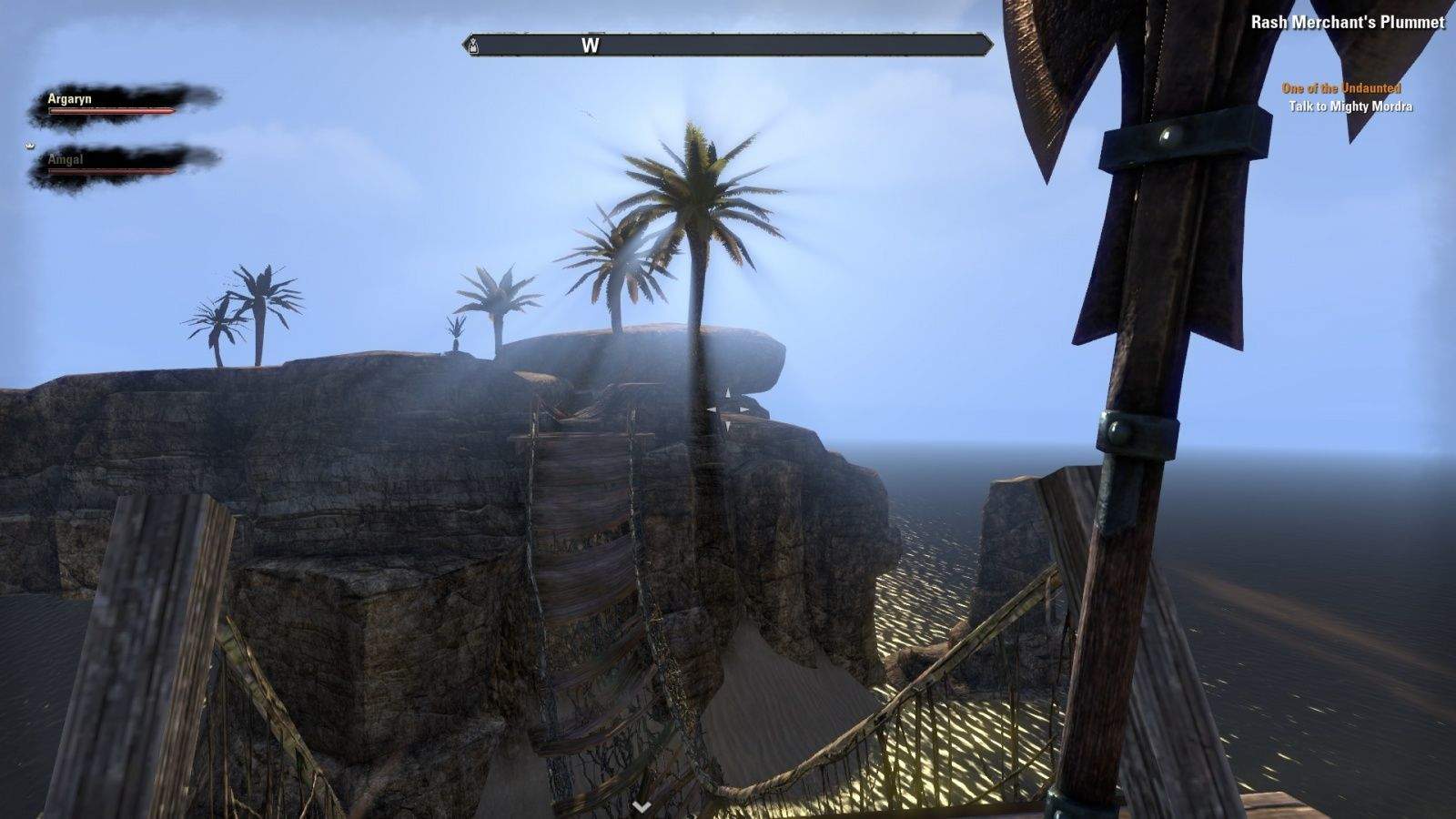Select the left-pointing waypoint arrow marker
1456x819 pixels.
point(713,409)
